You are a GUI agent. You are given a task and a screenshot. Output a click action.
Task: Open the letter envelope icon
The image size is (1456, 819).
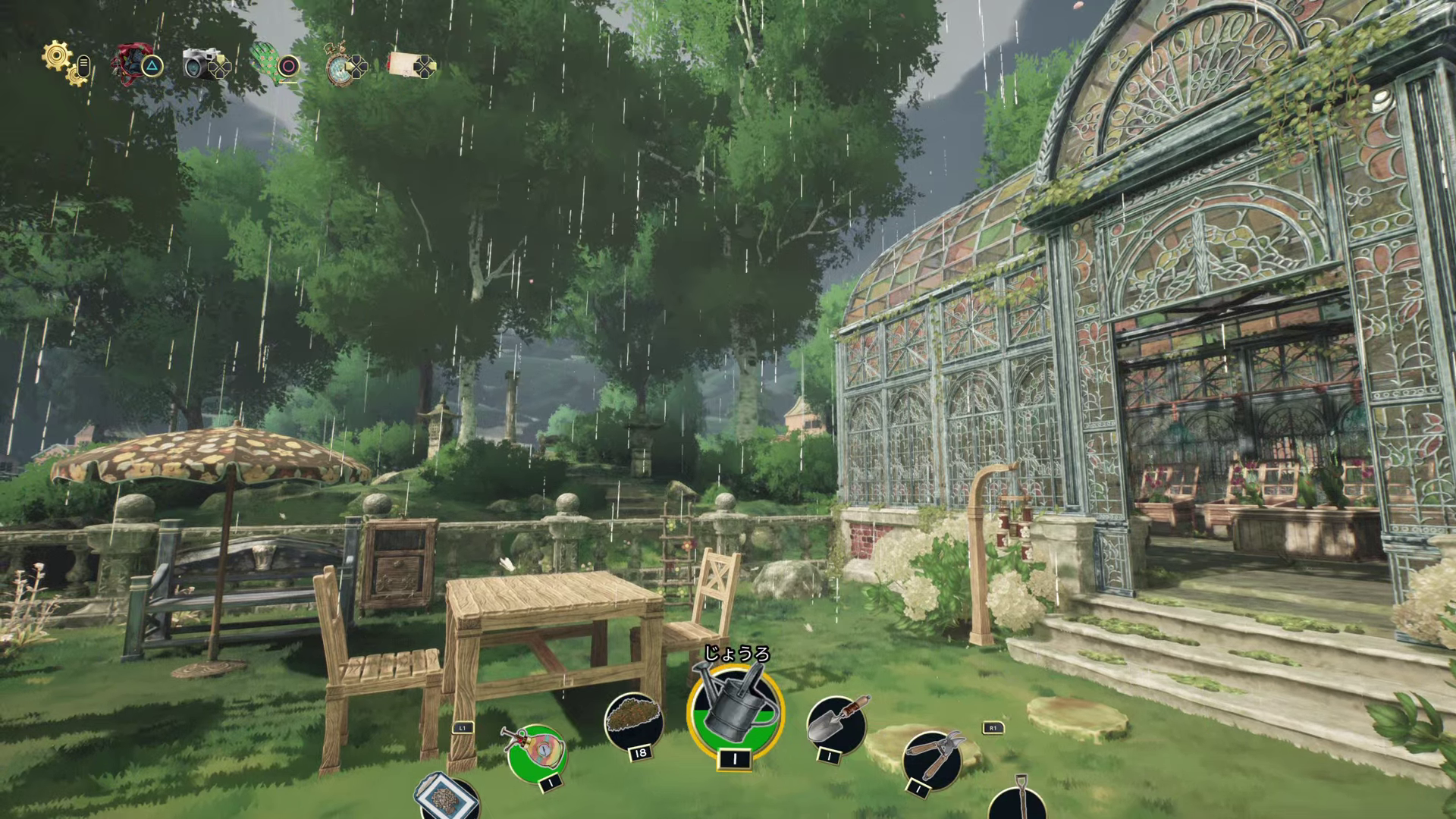coord(407,64)
